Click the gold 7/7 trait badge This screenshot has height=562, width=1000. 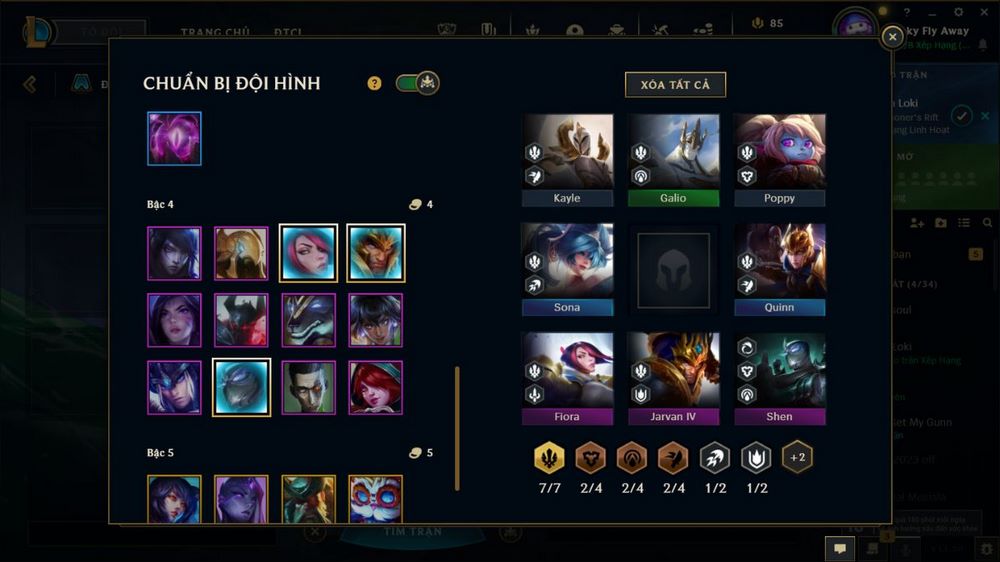[549, 457]
